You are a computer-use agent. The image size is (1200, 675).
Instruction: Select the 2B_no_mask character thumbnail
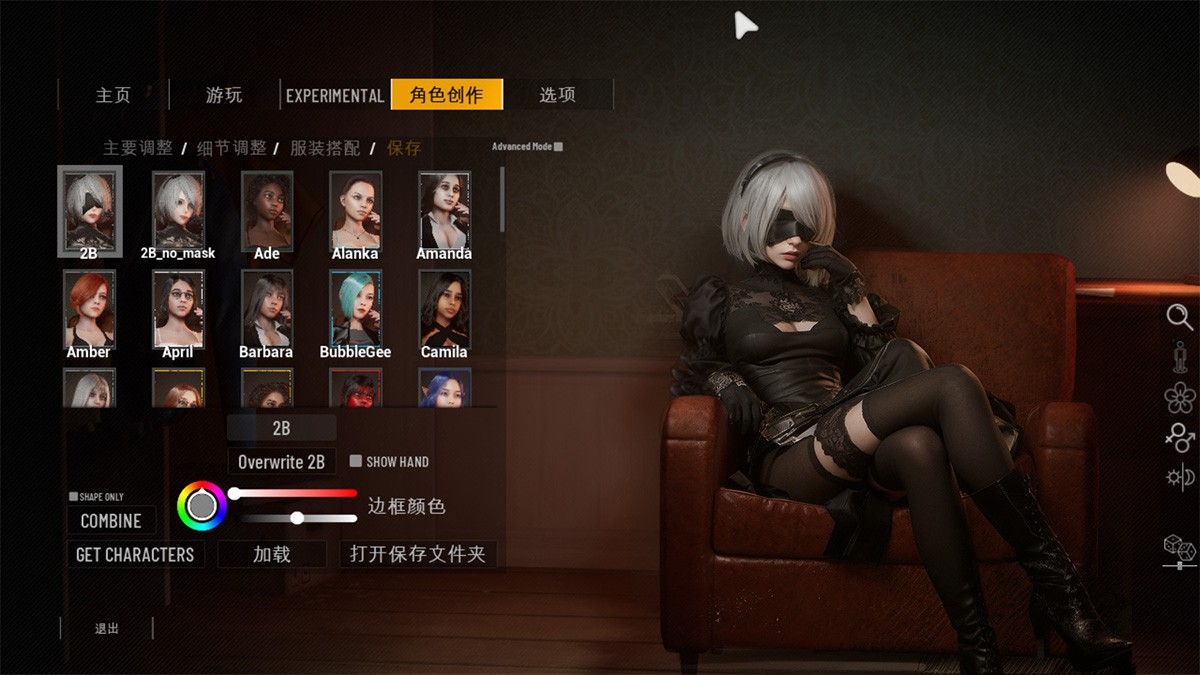point(178,210)
